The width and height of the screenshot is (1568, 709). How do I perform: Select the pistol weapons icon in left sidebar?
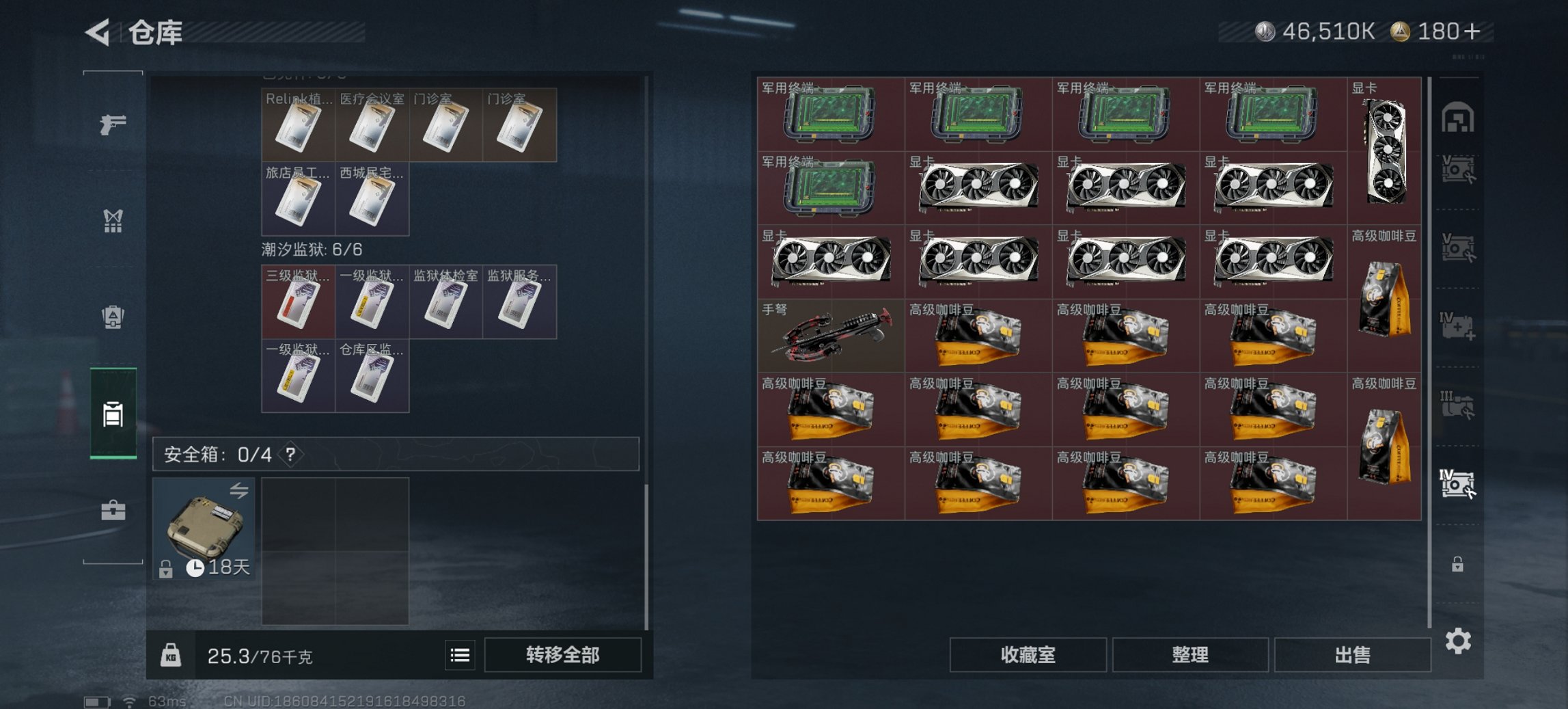113,126
